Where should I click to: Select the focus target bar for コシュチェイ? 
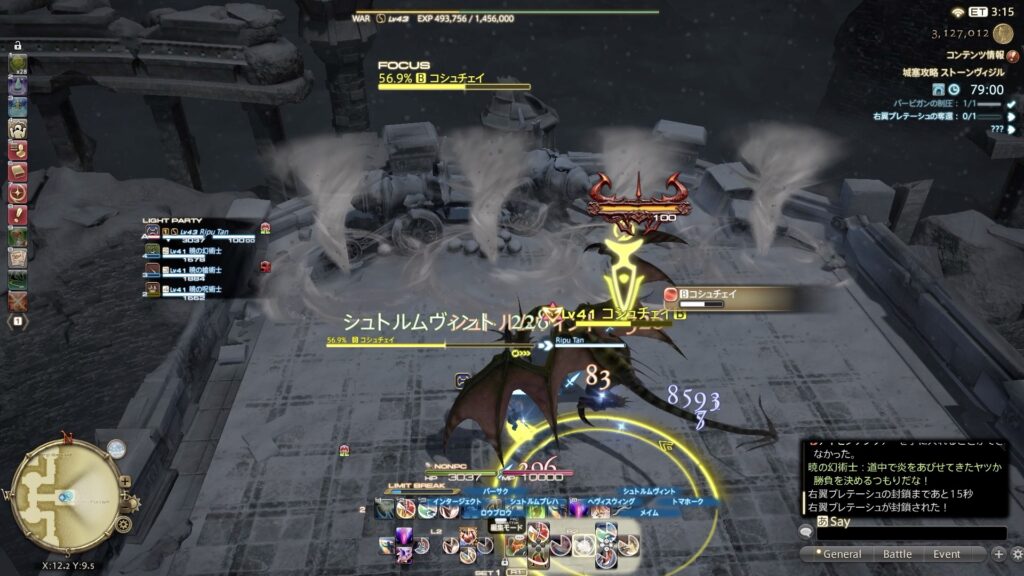[x=454, y=81]
